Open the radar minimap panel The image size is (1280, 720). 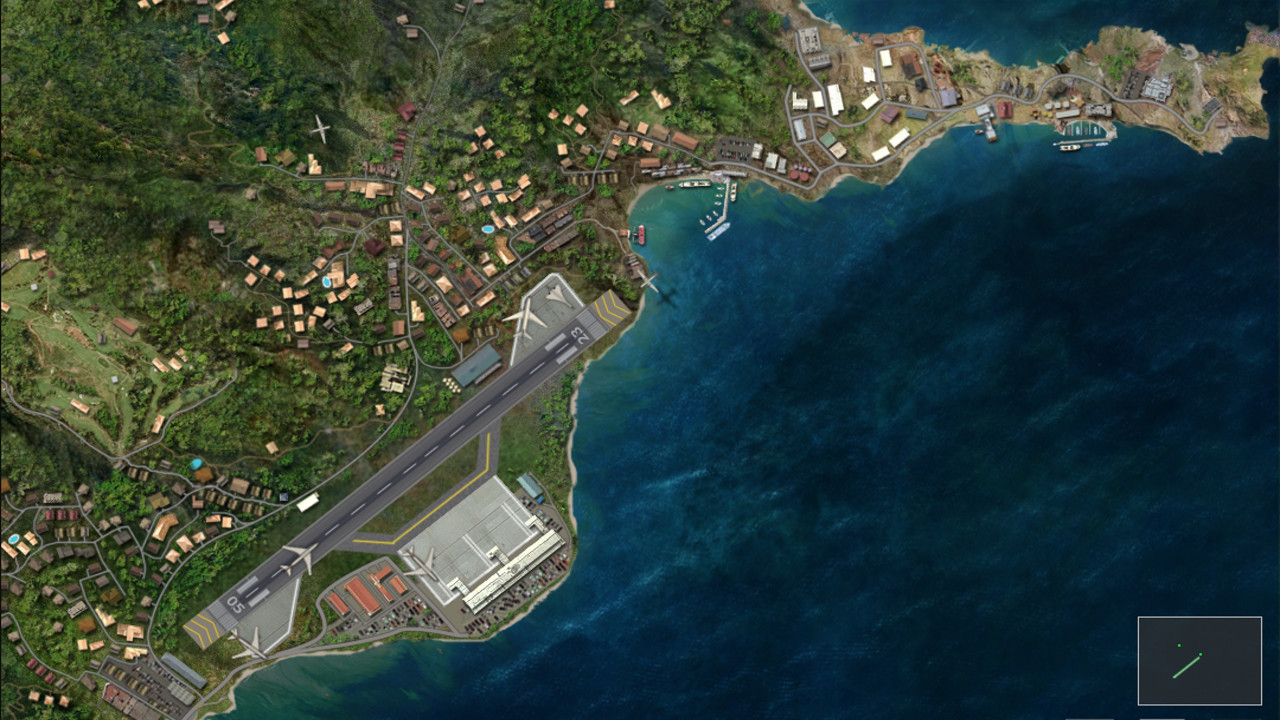[1200, 662]
